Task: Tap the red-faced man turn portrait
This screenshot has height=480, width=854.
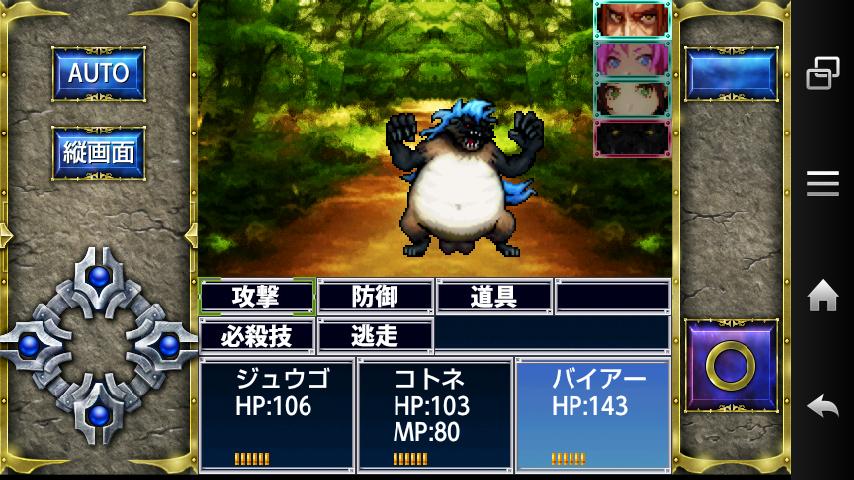Action: coord(632,20)
